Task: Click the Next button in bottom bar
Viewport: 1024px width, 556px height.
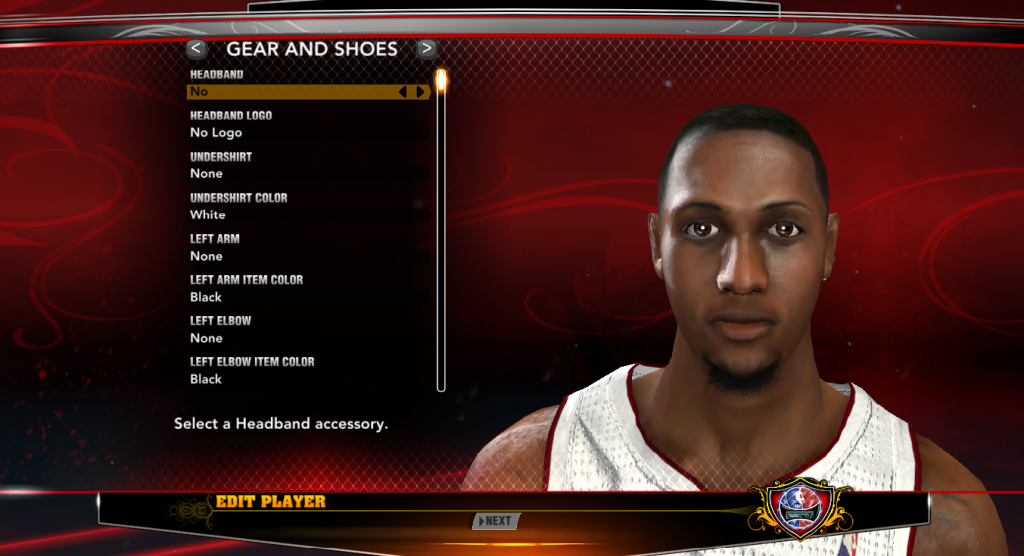Action: (496, 521)
